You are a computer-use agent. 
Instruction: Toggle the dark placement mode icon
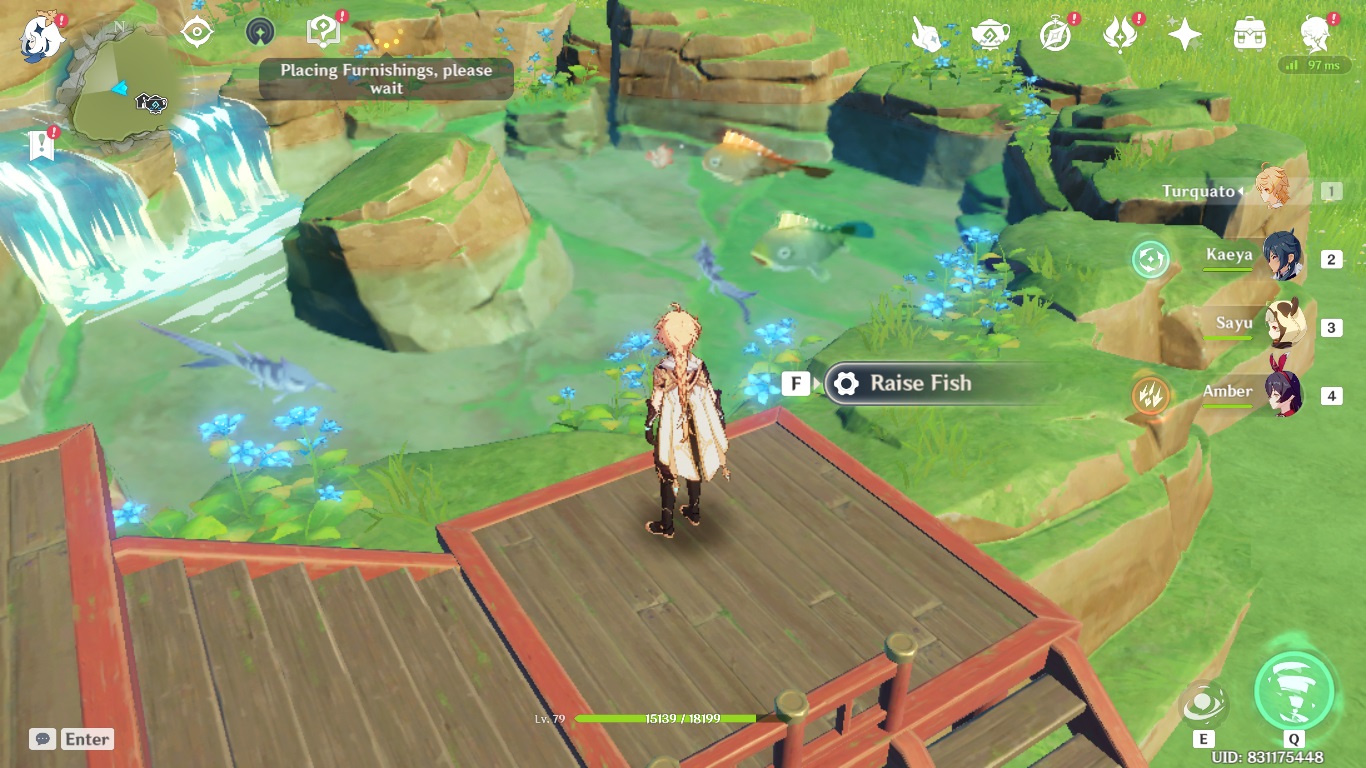click(260, 32)
